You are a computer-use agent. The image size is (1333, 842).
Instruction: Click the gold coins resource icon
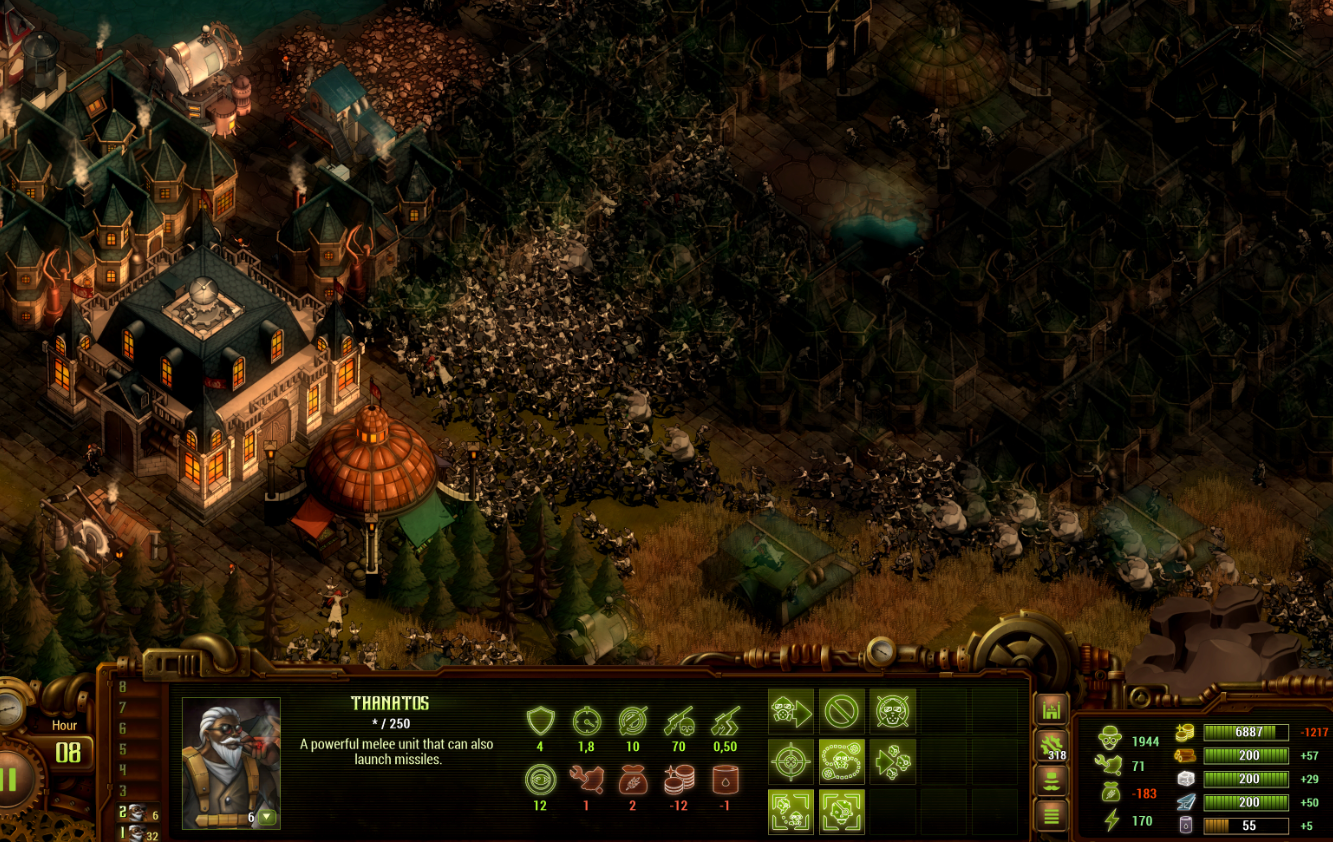[x=1185, y=732]
